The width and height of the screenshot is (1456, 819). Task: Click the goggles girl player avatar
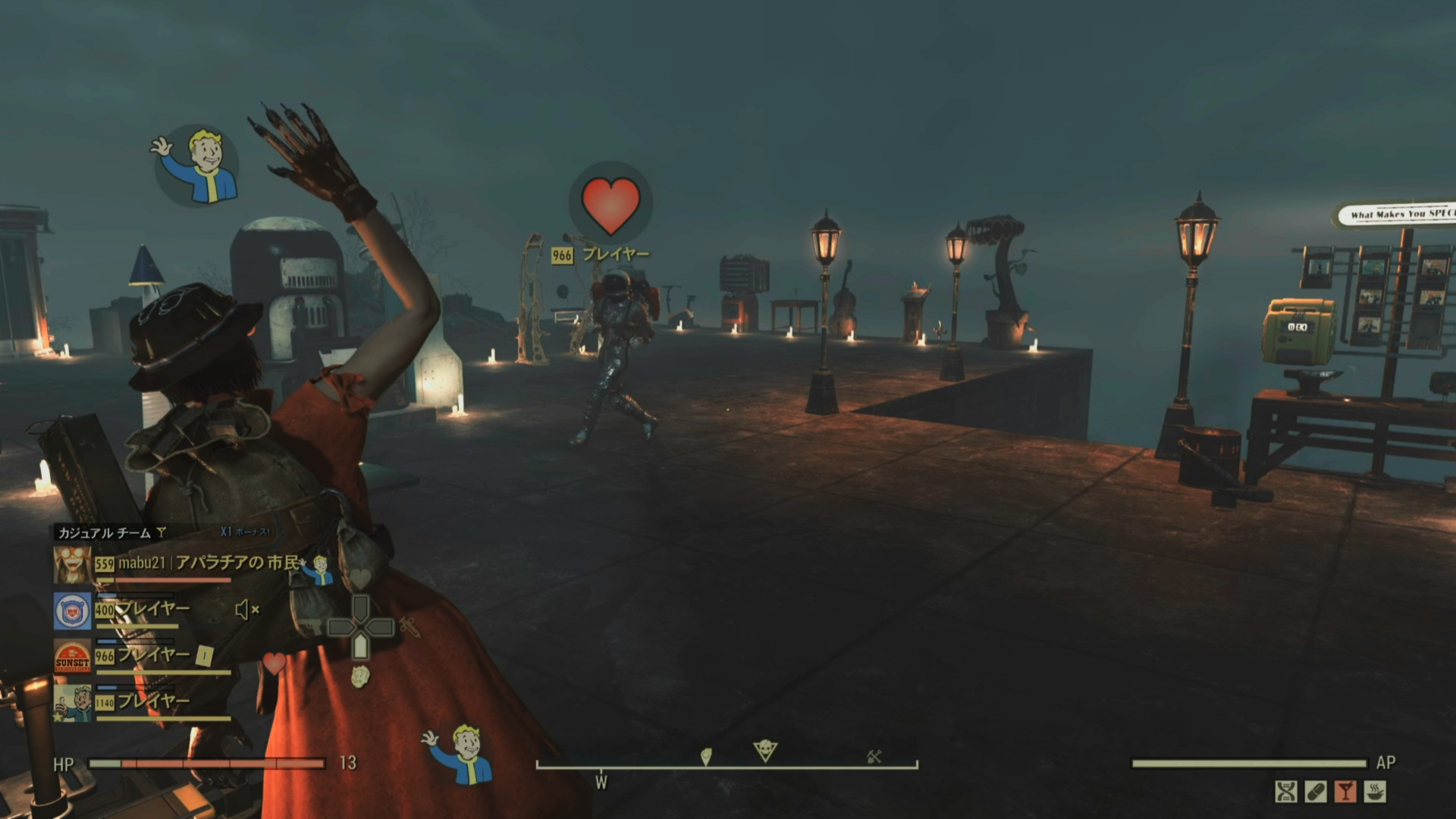coord(73,565)
